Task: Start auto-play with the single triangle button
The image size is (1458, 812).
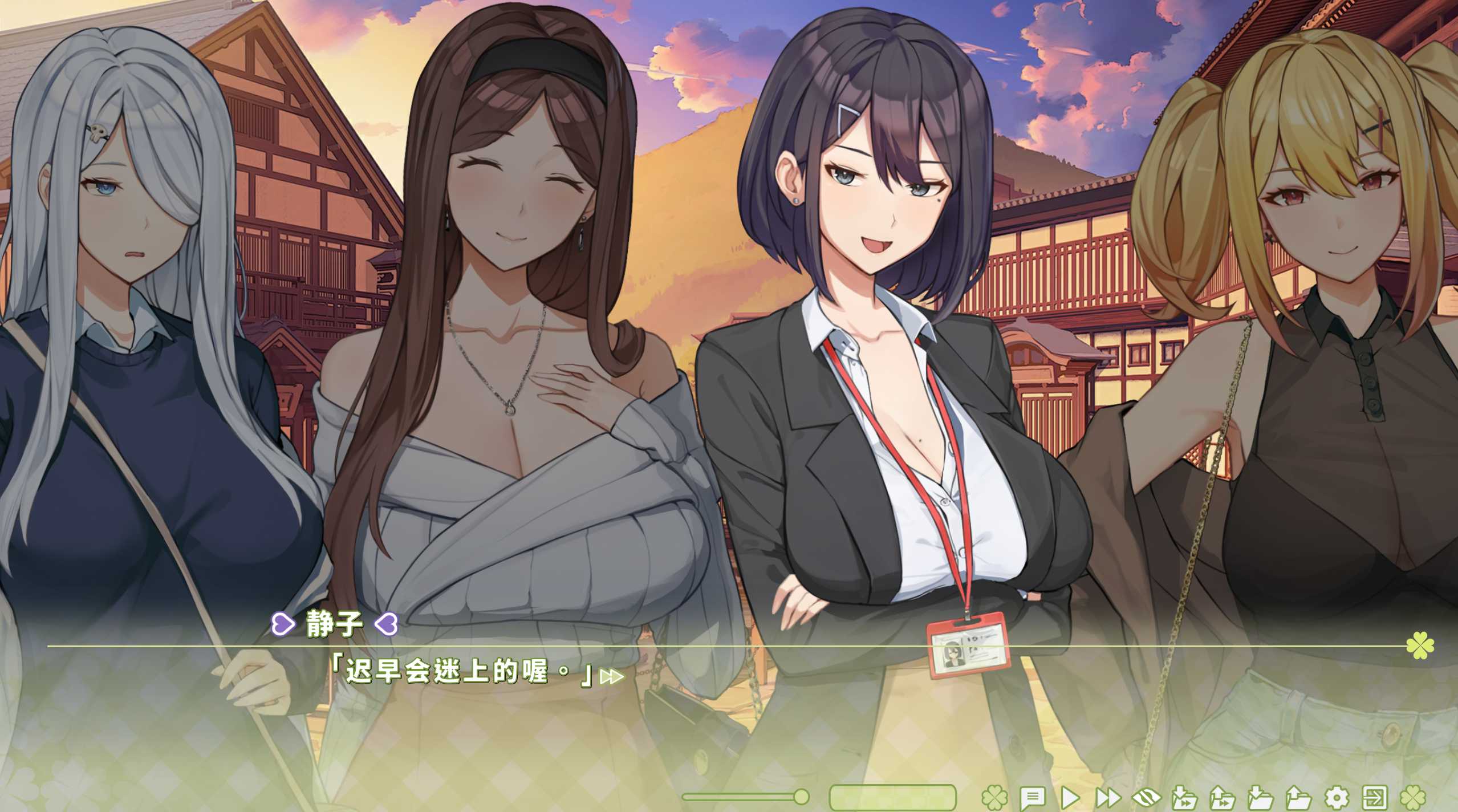Action: 1070,797
